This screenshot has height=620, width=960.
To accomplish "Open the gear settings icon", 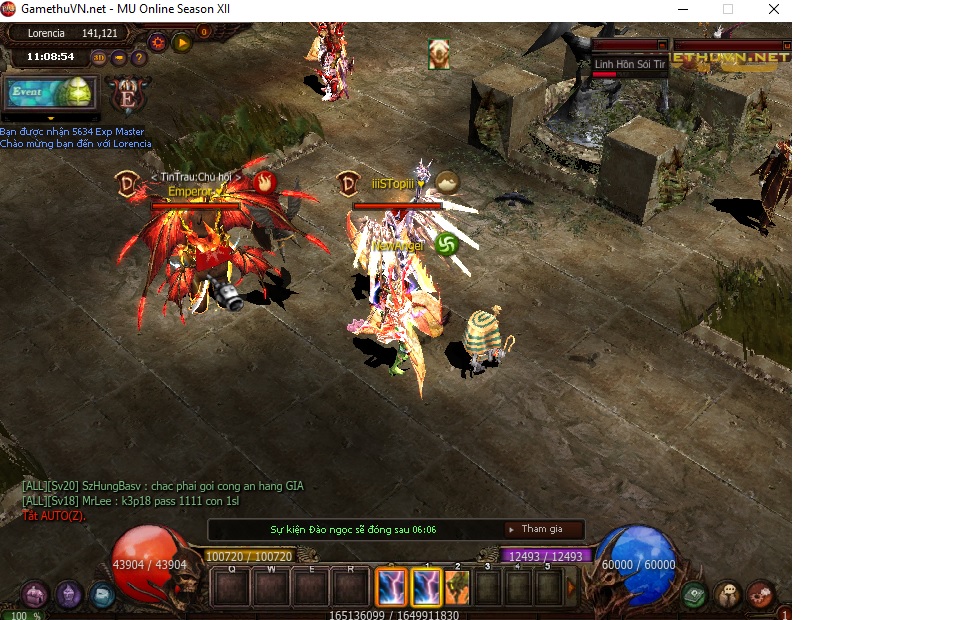I will point(157,42).
